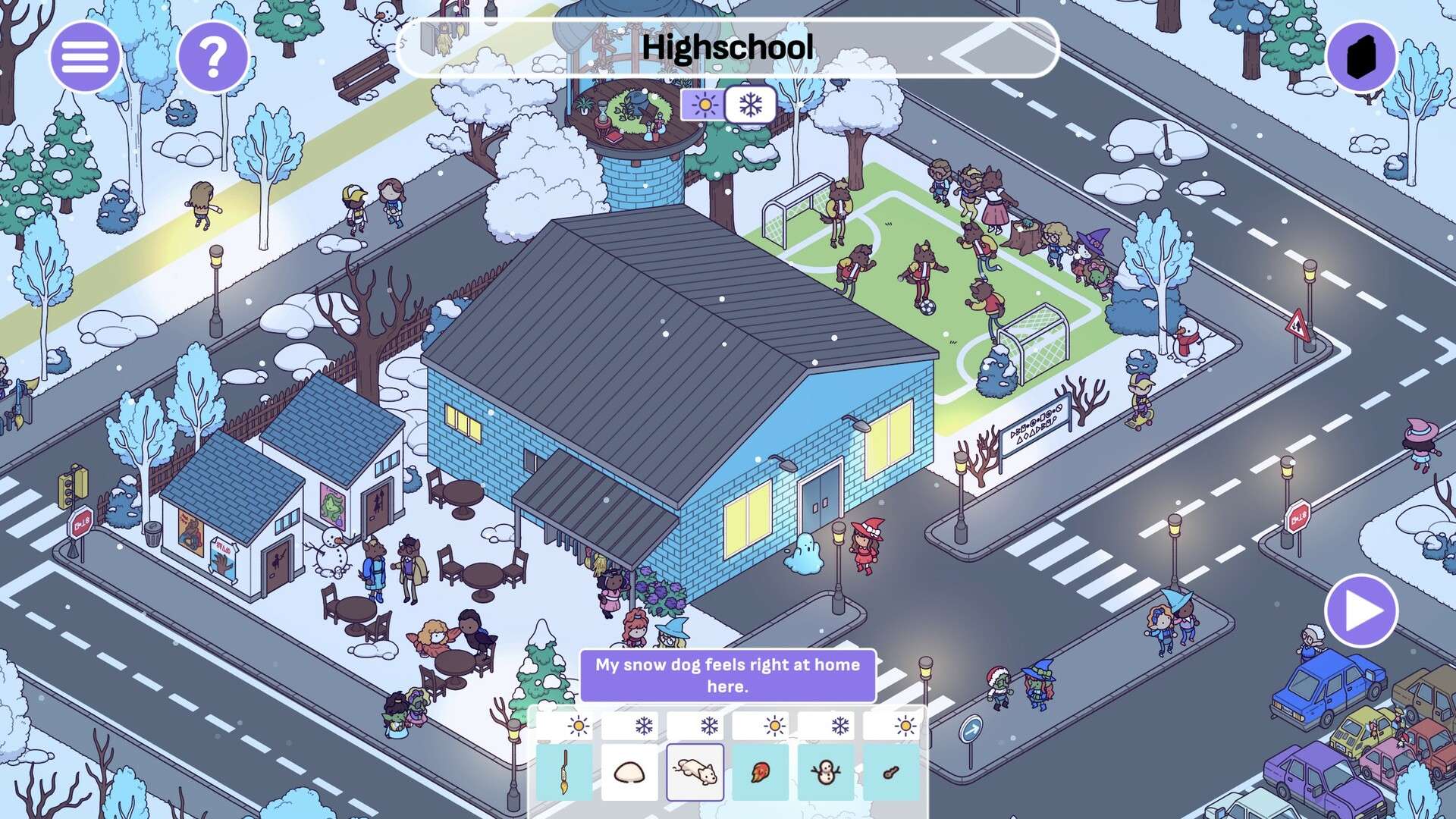This screenshot has height=819, width=1456.
Task: Open the question mark help button
Action: click(213, 57)
